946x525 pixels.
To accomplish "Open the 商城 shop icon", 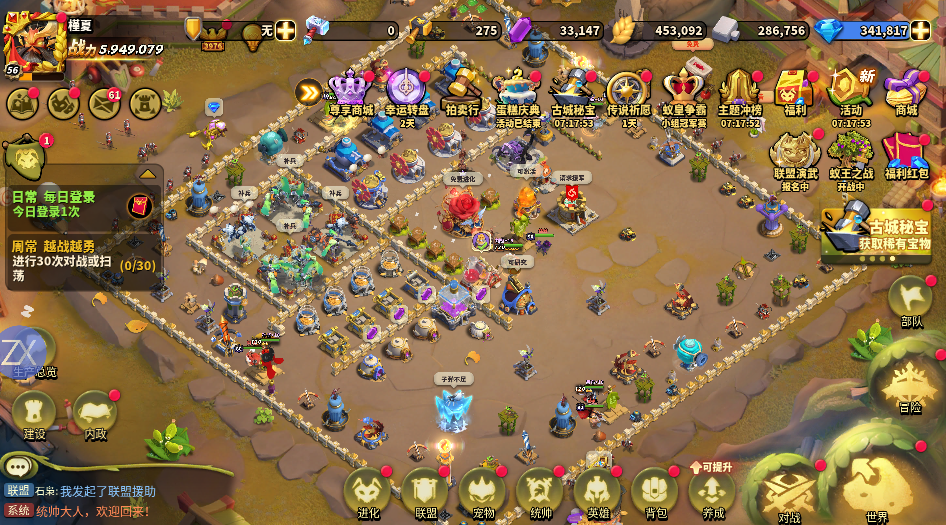I will point(906,89).
